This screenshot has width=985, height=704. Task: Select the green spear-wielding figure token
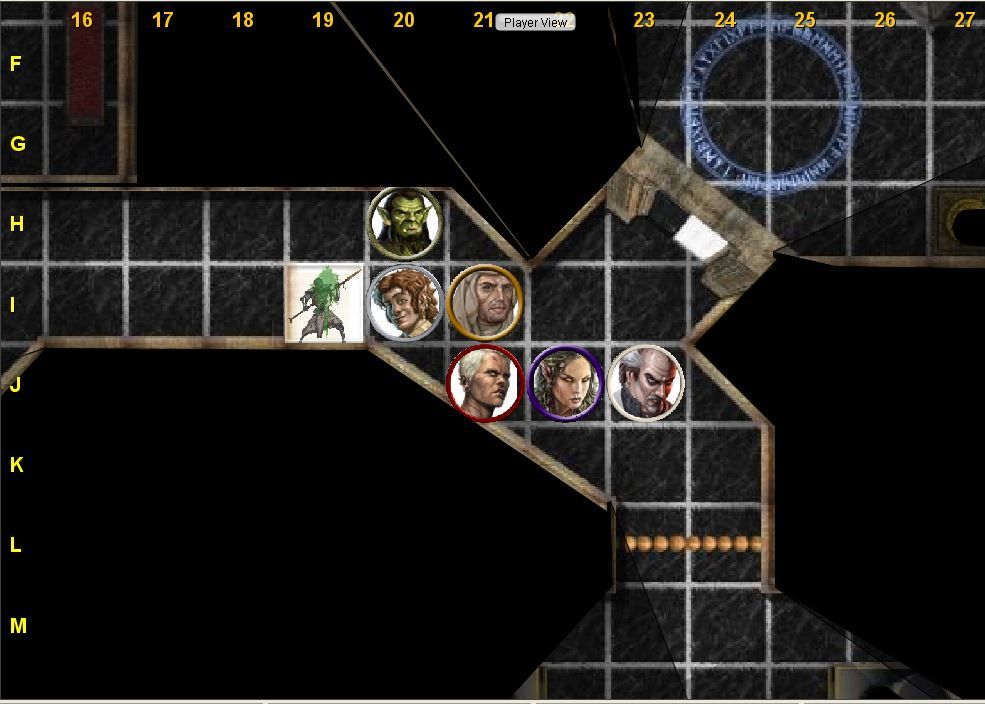[x=324, y=303]
